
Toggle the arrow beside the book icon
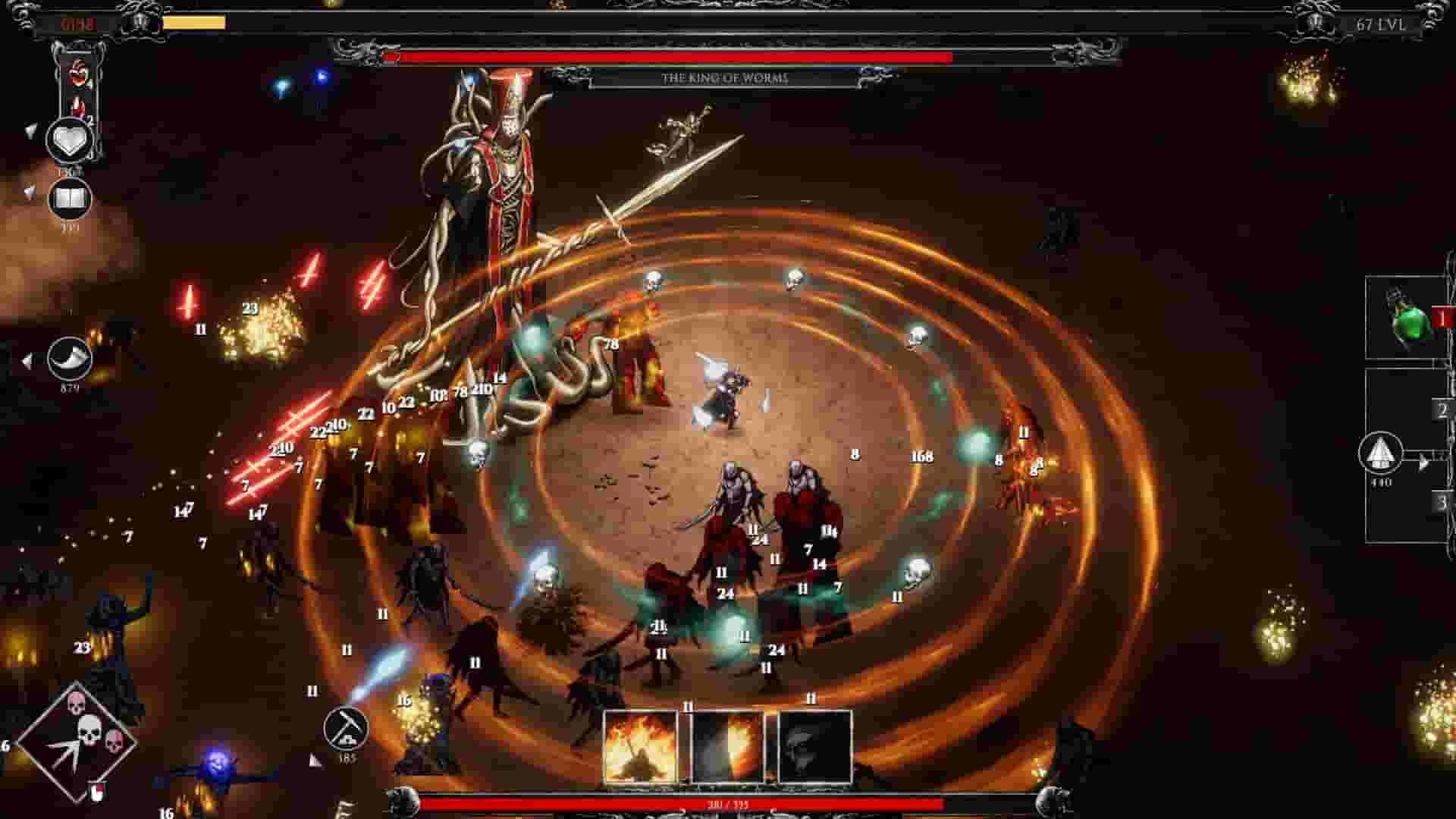(30, 190)
